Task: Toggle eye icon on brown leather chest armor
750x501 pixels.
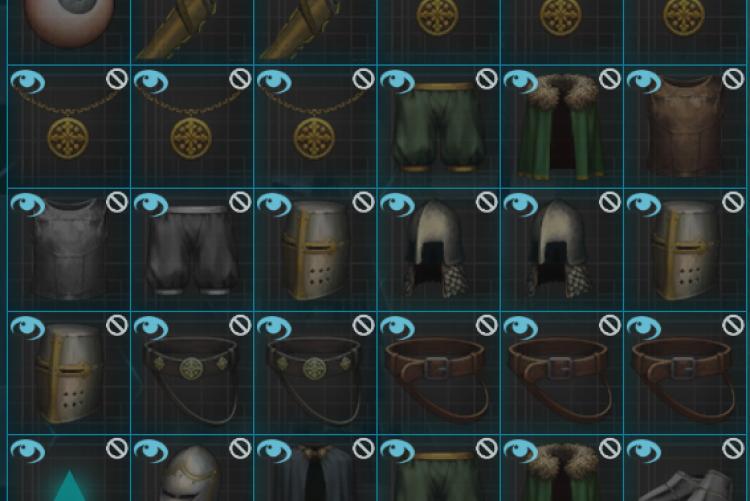Action: click(x=644, y=82)
